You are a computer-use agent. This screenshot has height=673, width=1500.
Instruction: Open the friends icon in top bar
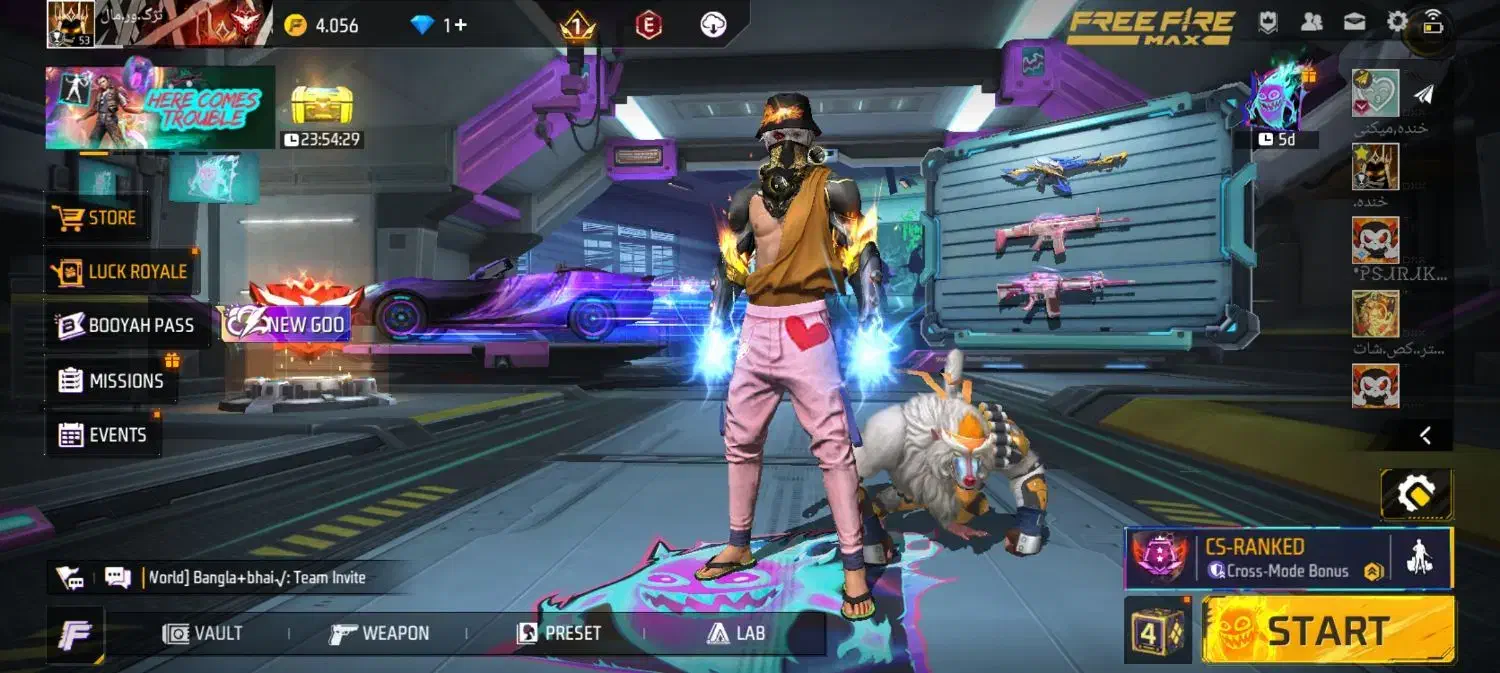click(x=1311, y=22)
